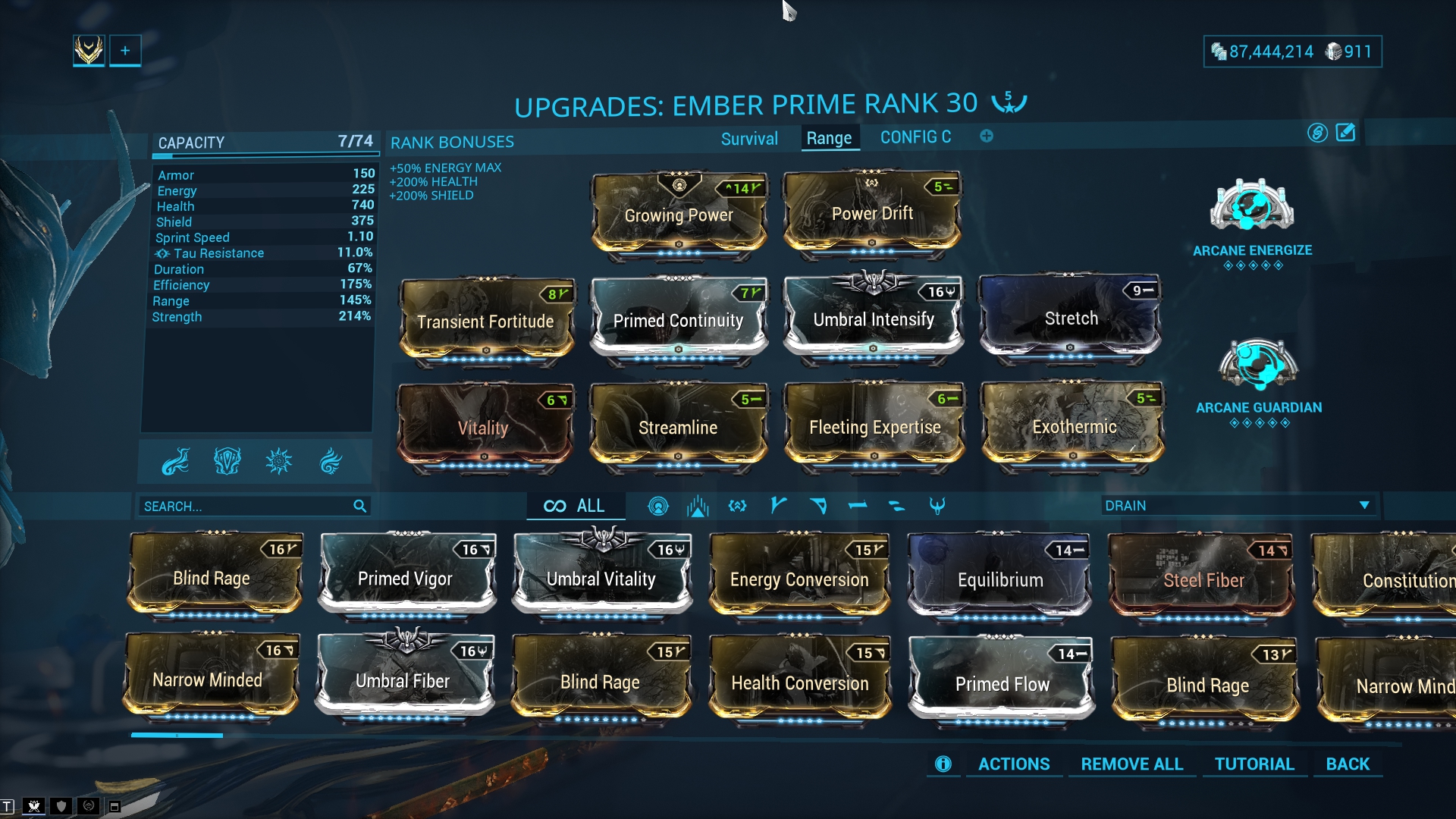This screenshot has height=819, width=1456.
Task: Open the ACTIONS menu
Action: 1013,764
